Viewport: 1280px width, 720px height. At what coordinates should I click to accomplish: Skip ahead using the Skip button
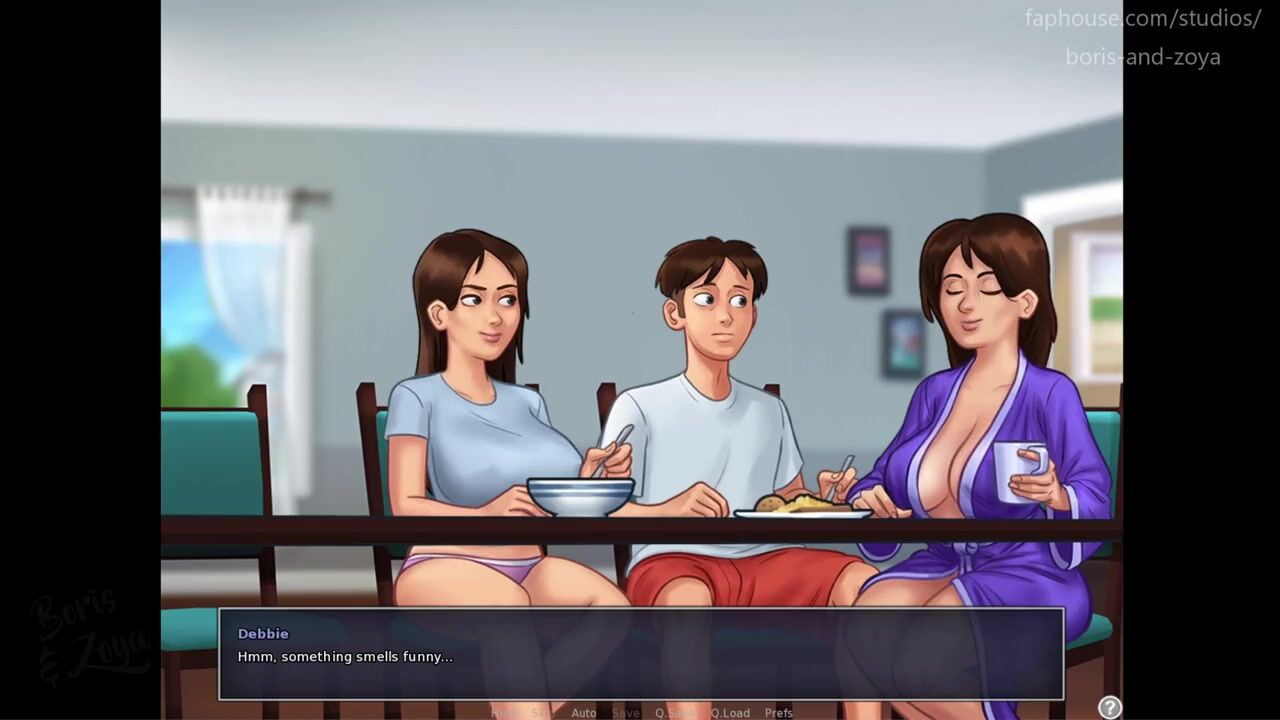coord(543,713)
